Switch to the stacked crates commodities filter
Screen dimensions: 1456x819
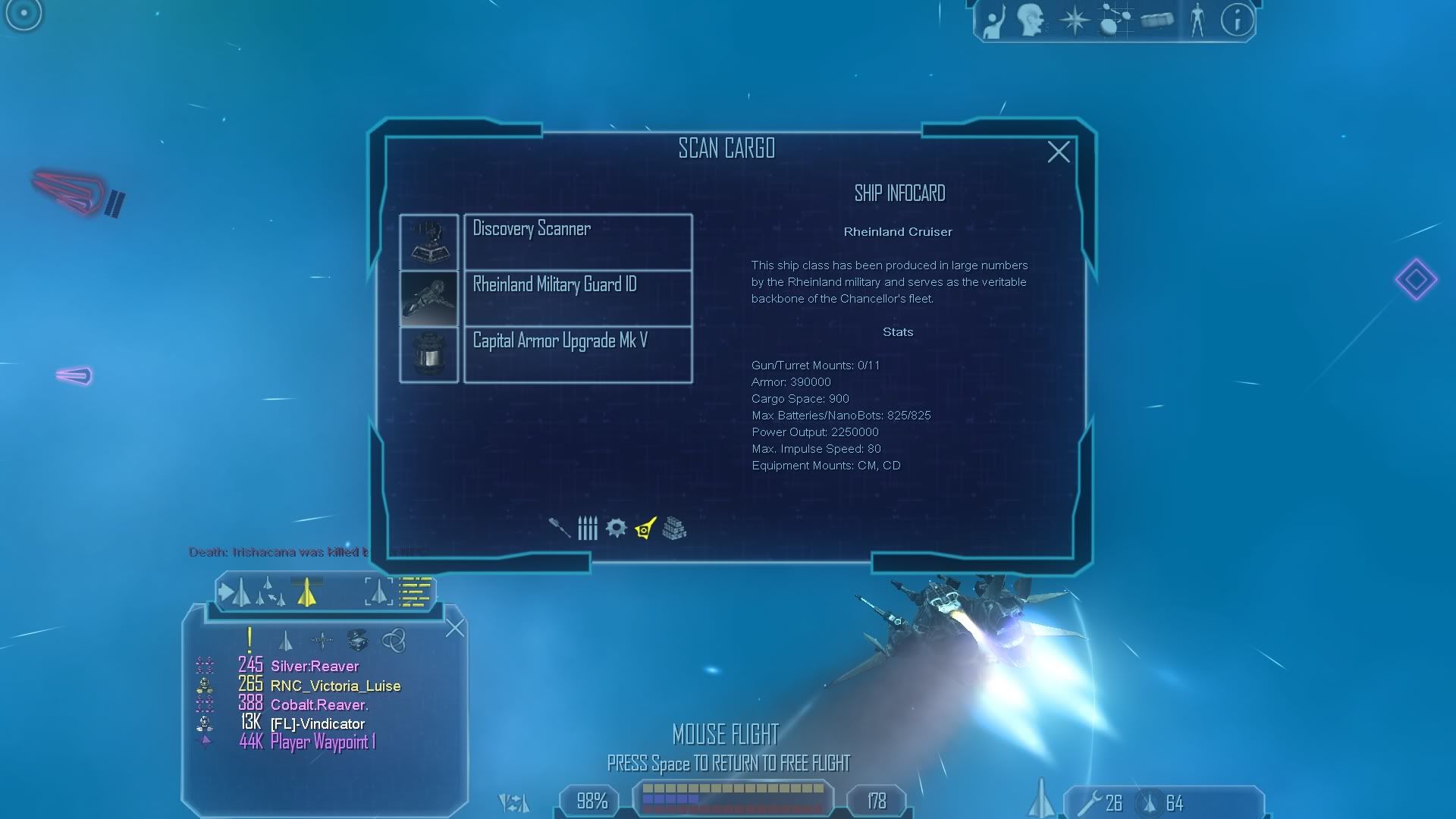[674, 528]
